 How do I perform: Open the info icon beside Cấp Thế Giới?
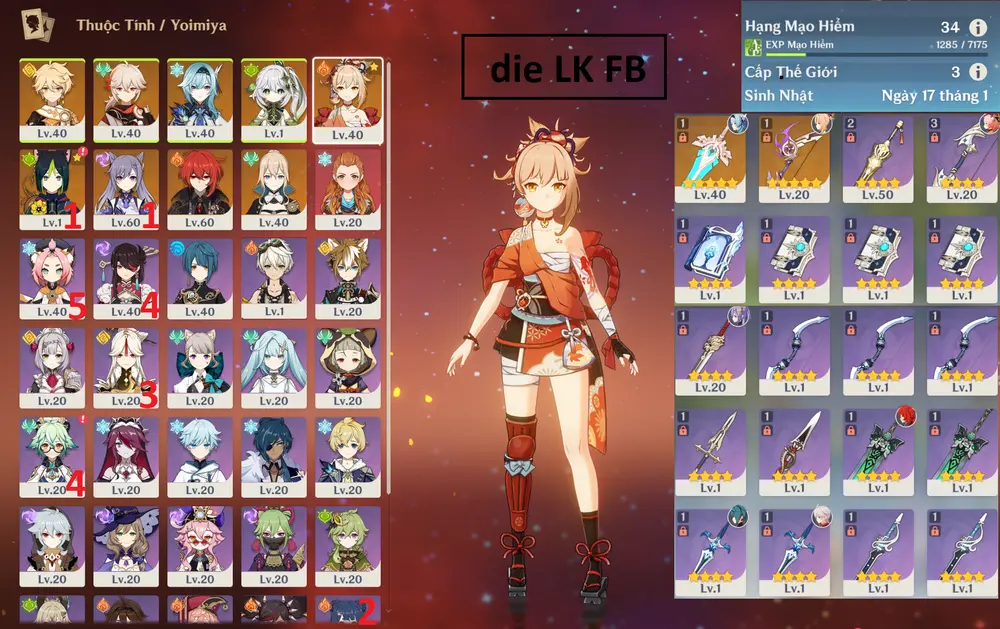pyautogui.click(x=977, y=72)
